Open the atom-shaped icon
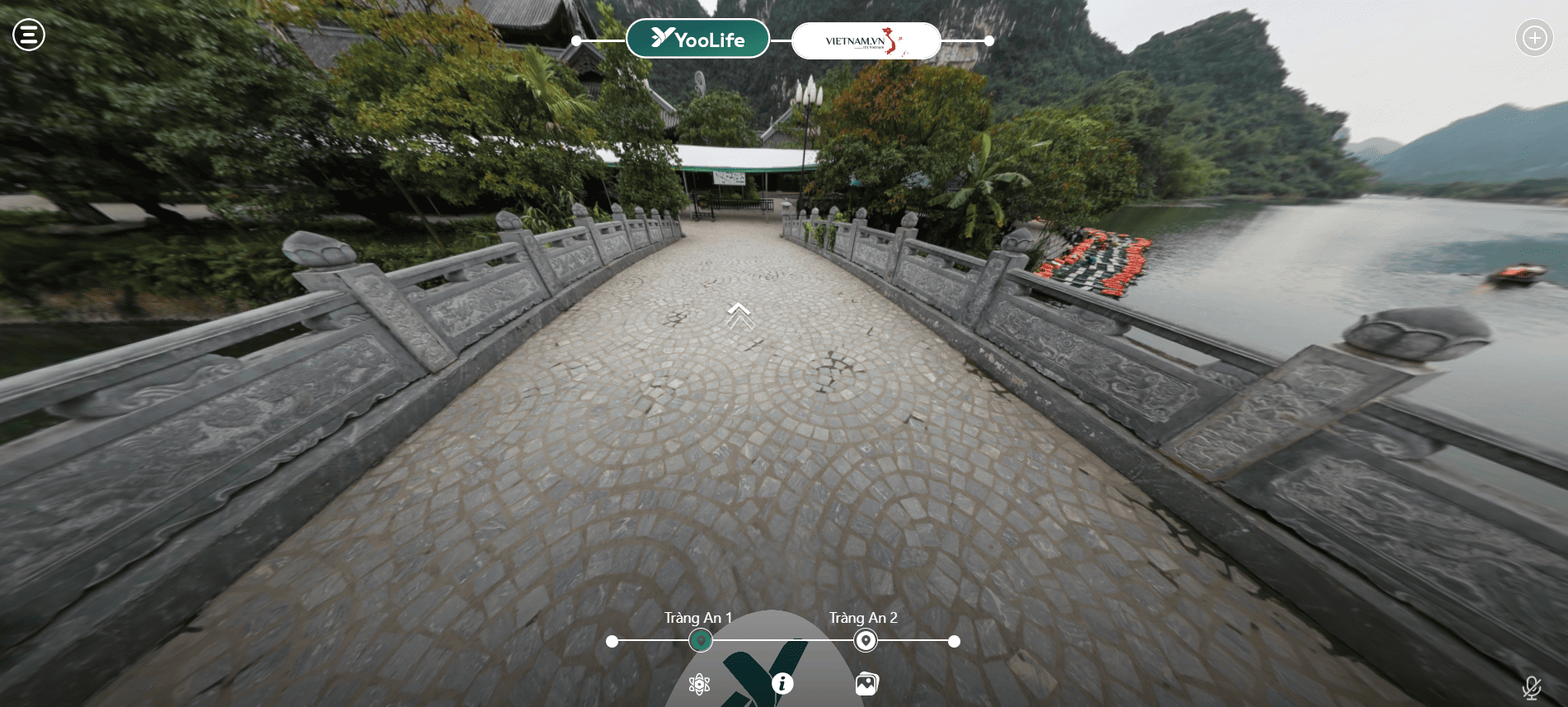The width and height of the screenshot is (1568, 707). coord(699,684)
